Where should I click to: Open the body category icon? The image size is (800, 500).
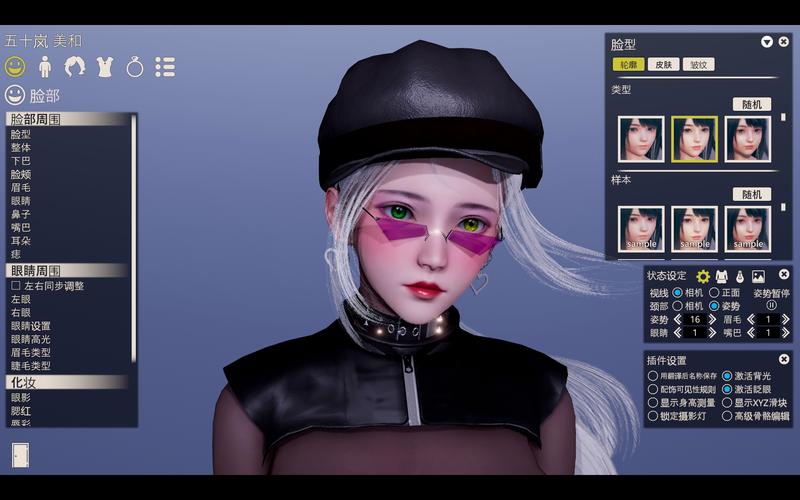(45, 67)
